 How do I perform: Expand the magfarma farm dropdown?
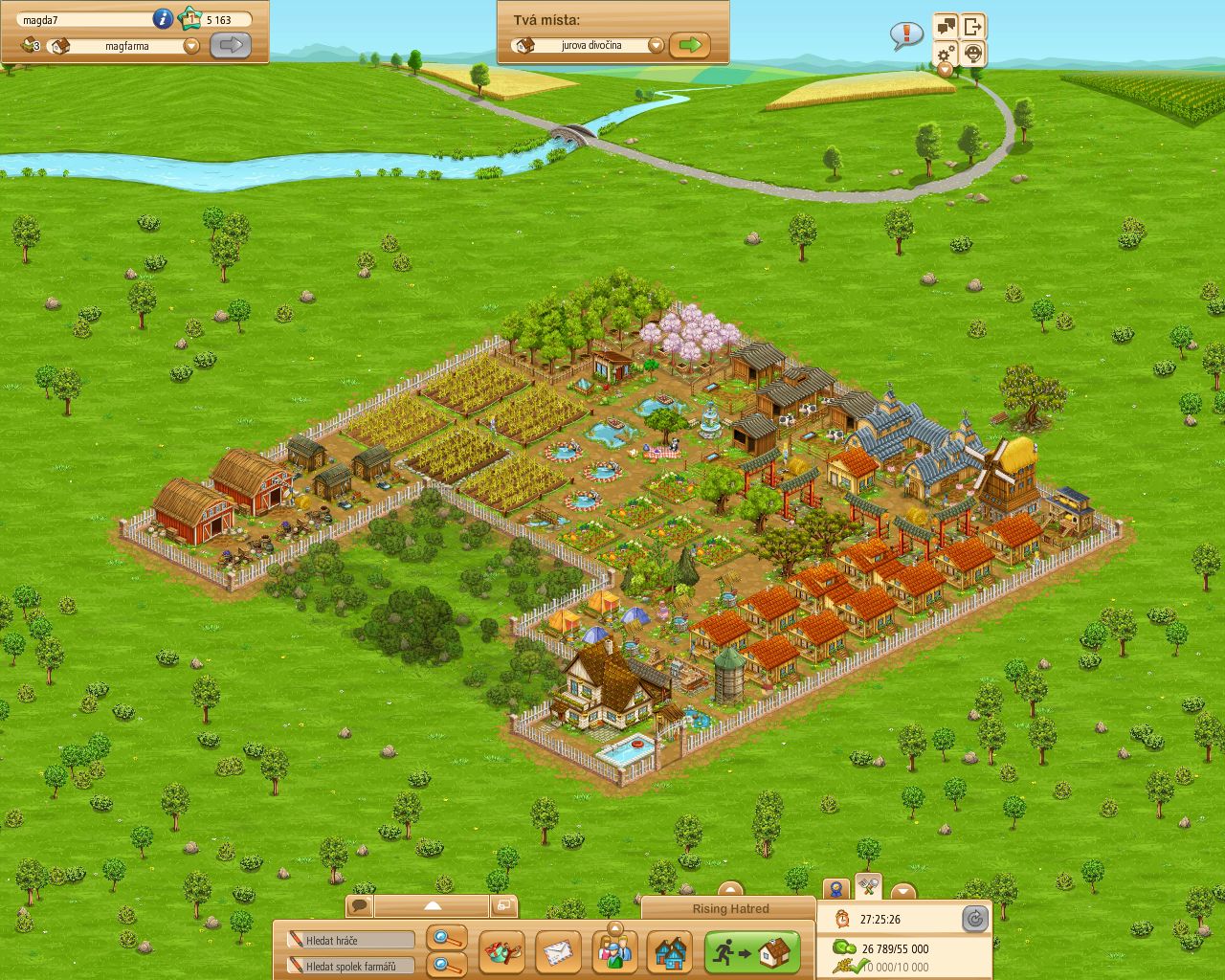pyautogui.click(x=191, y=45)
